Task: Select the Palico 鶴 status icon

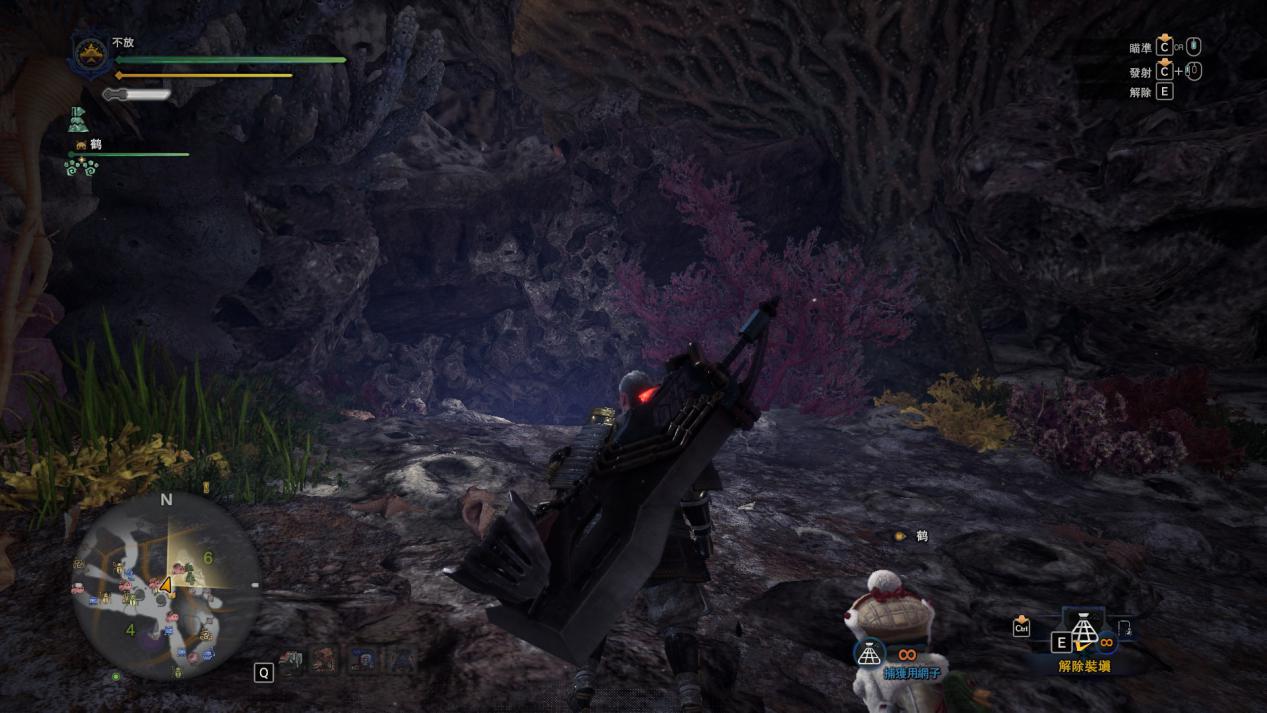Action: tap(81, 145)
